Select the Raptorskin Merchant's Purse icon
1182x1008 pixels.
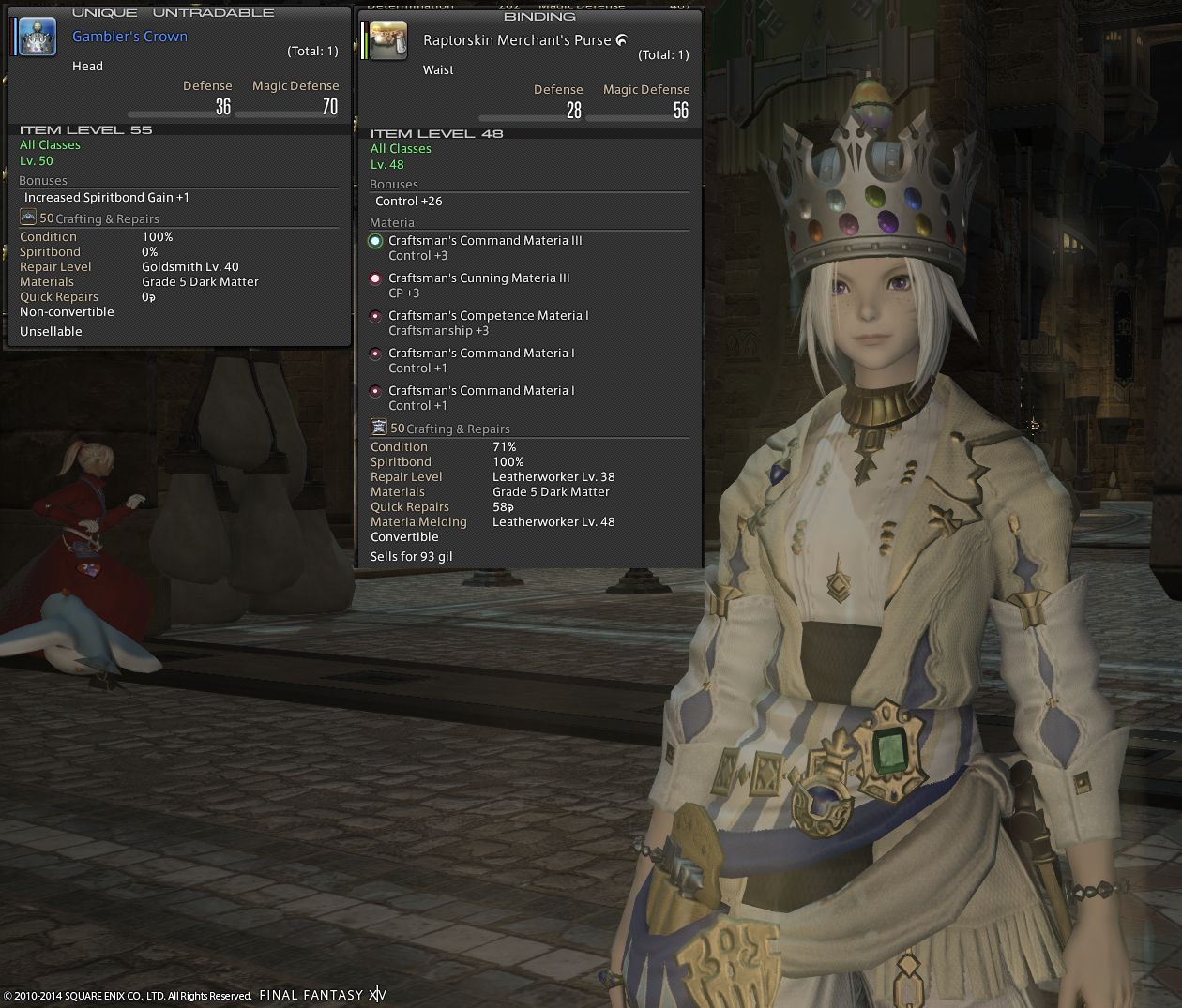[387, 41]
